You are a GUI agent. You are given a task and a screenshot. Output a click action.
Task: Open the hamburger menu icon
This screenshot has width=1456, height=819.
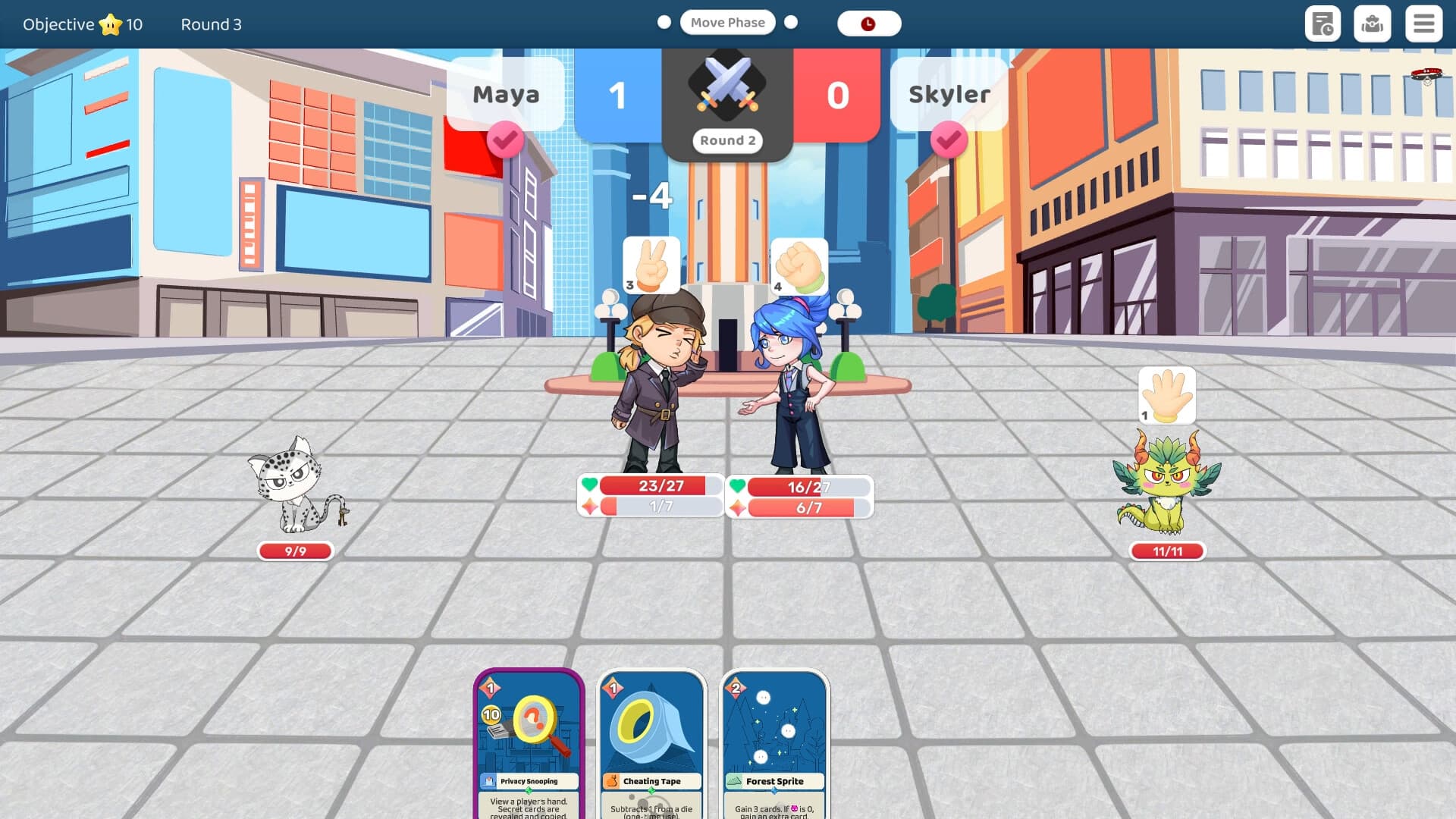(x=1424, y=24)
